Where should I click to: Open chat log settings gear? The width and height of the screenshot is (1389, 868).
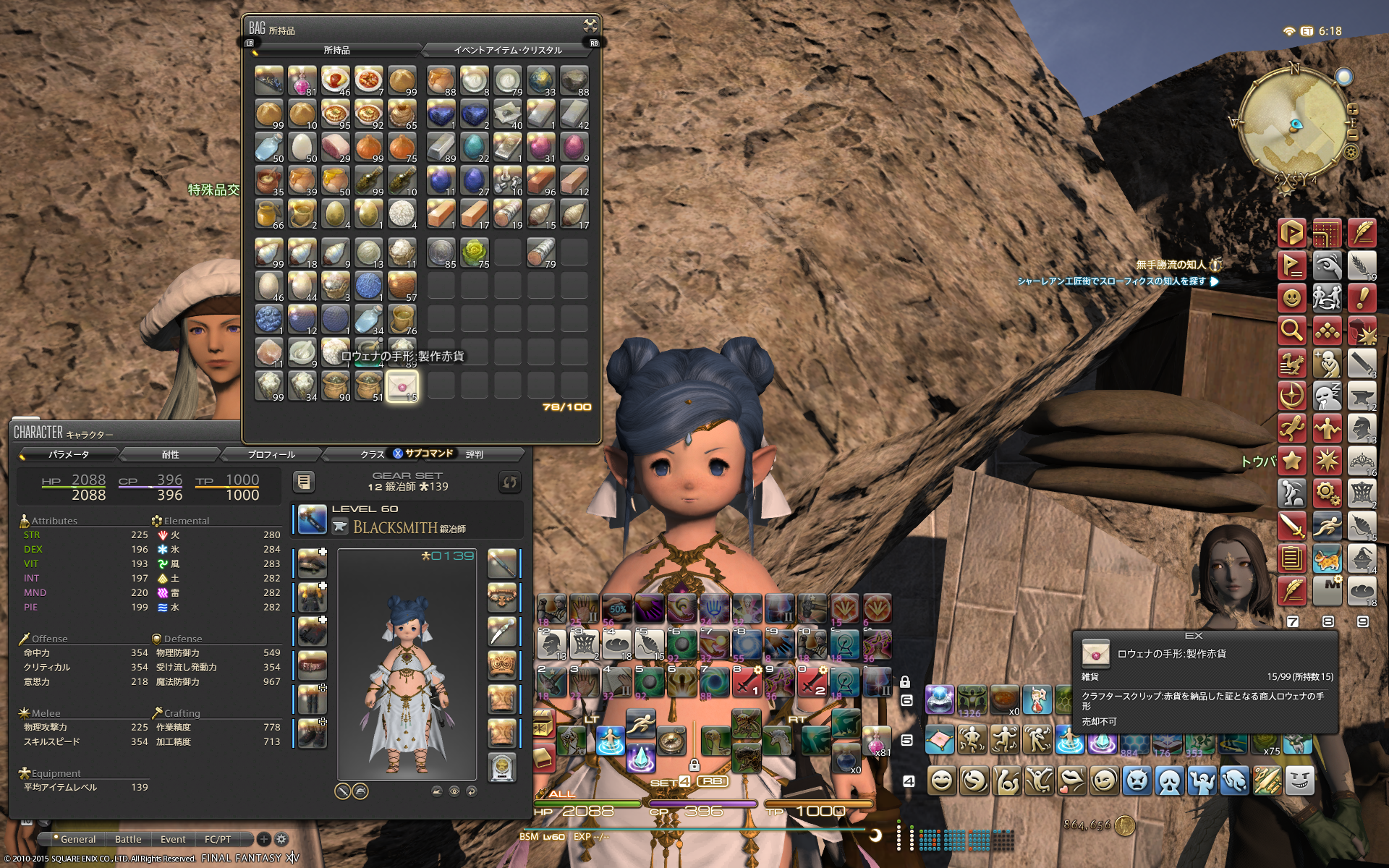pyautogui.click(x=281, y=839)
